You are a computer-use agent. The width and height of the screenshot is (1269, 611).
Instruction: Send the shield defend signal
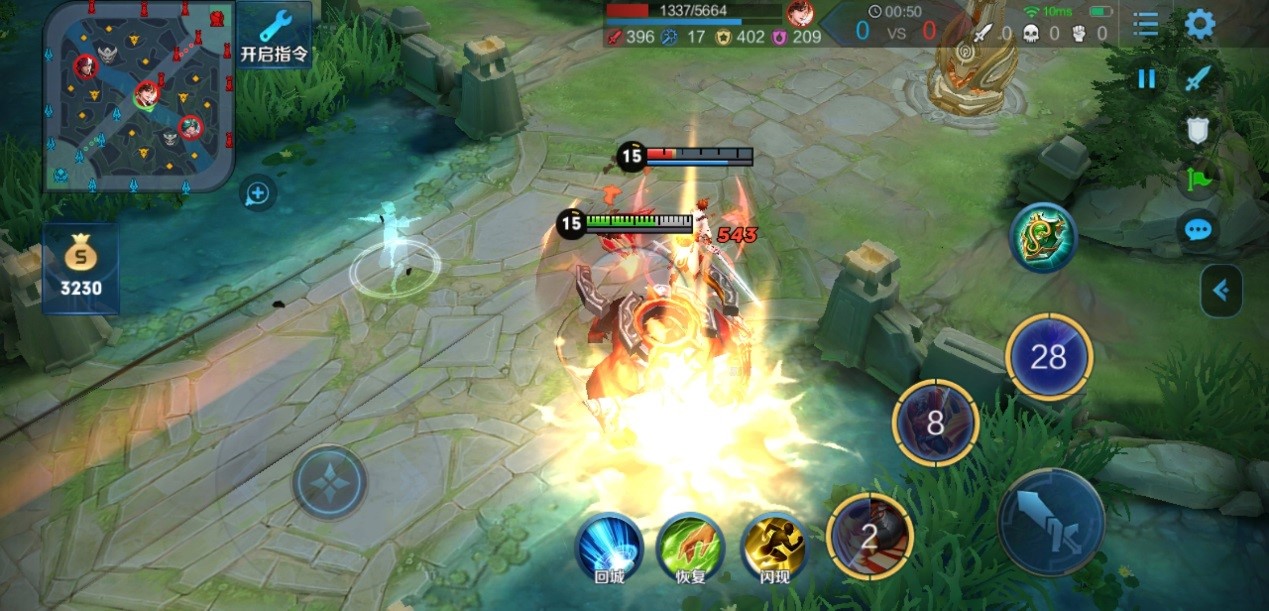pos(1198,131)
